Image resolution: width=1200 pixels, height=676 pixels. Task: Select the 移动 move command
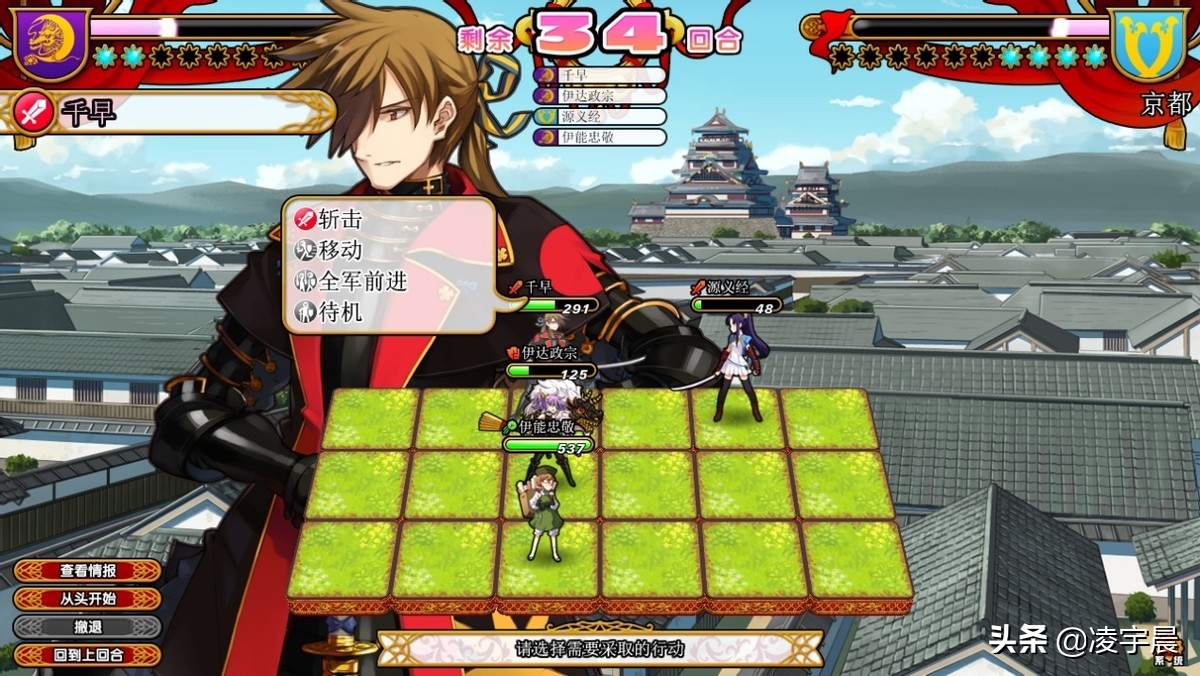tap(340, 250)
